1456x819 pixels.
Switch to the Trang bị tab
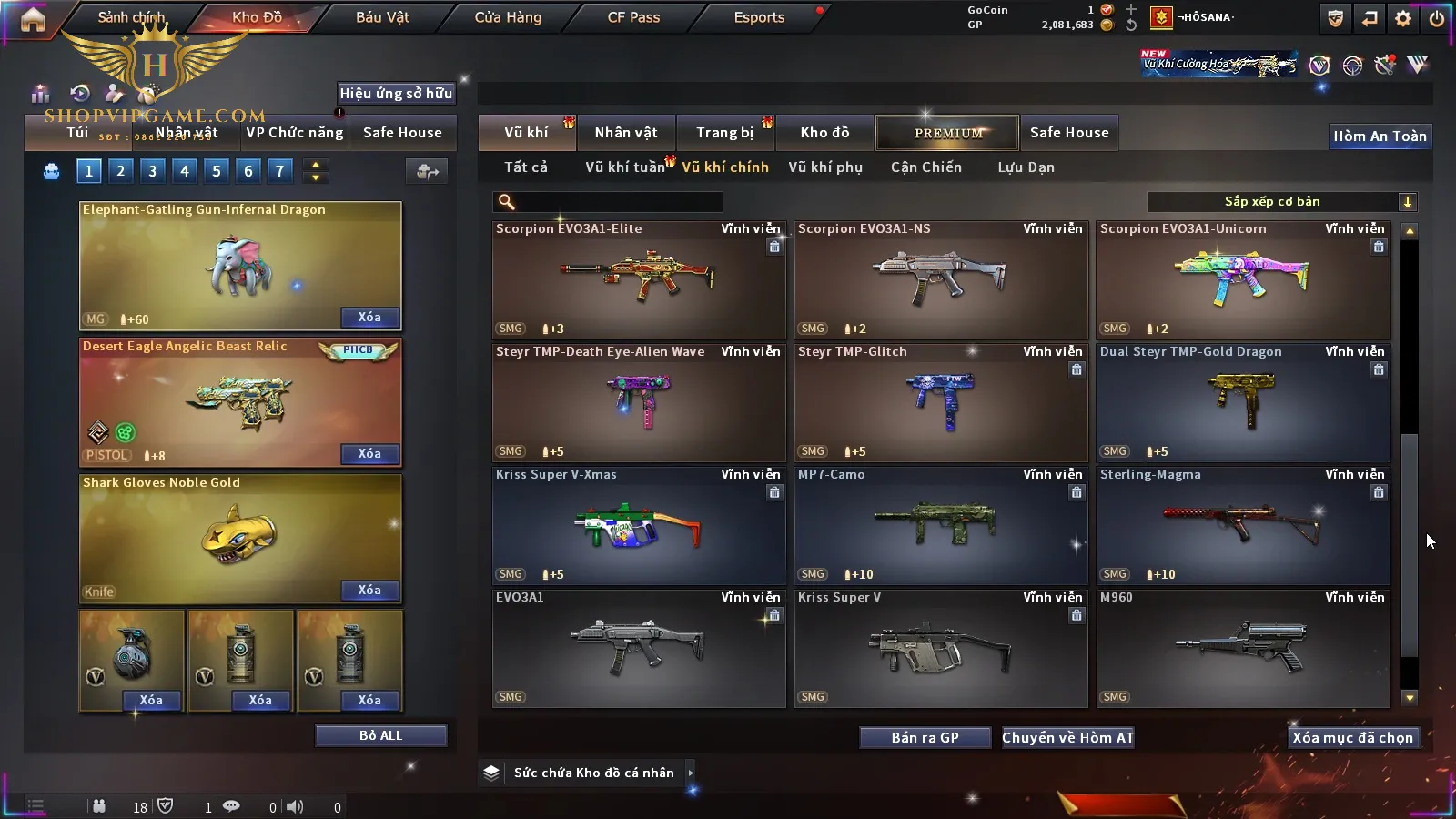(725, 133)
